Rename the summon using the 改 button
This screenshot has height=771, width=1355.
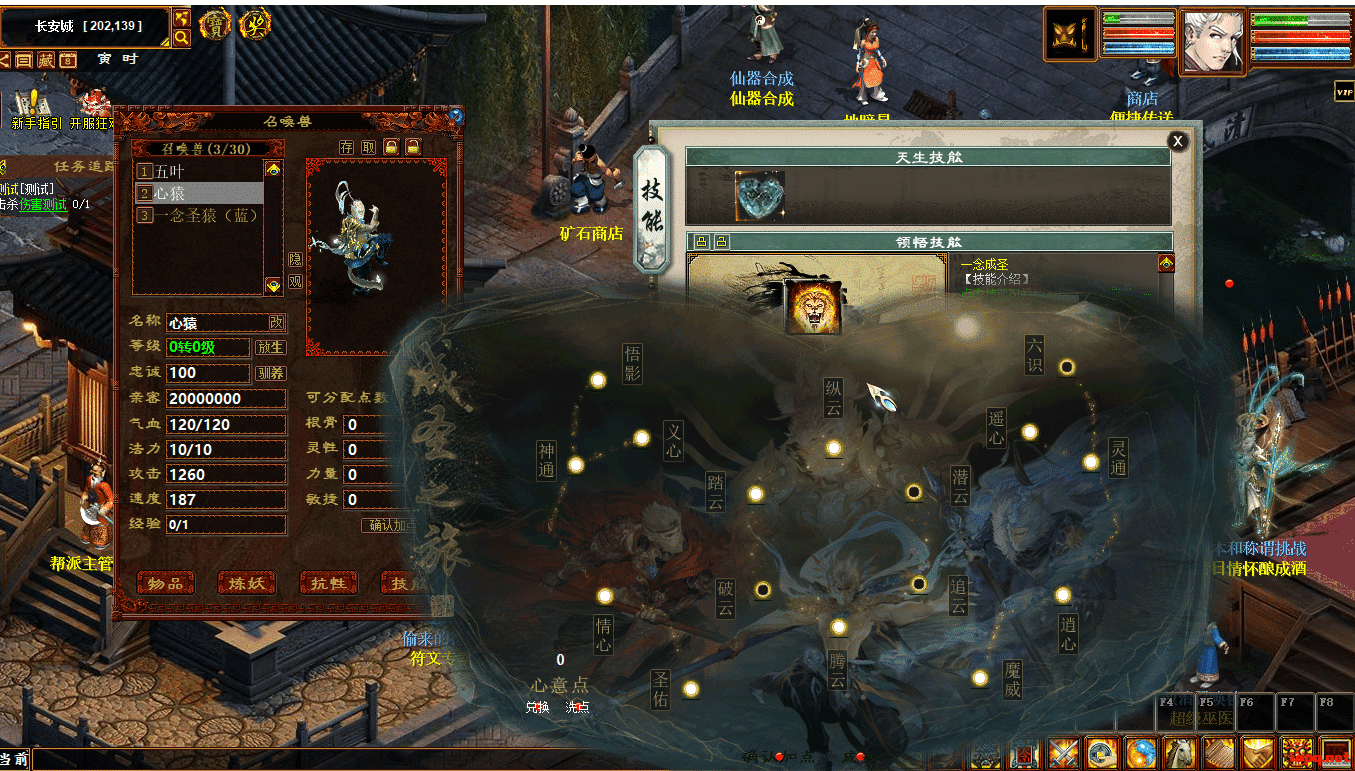pos(277,322)
